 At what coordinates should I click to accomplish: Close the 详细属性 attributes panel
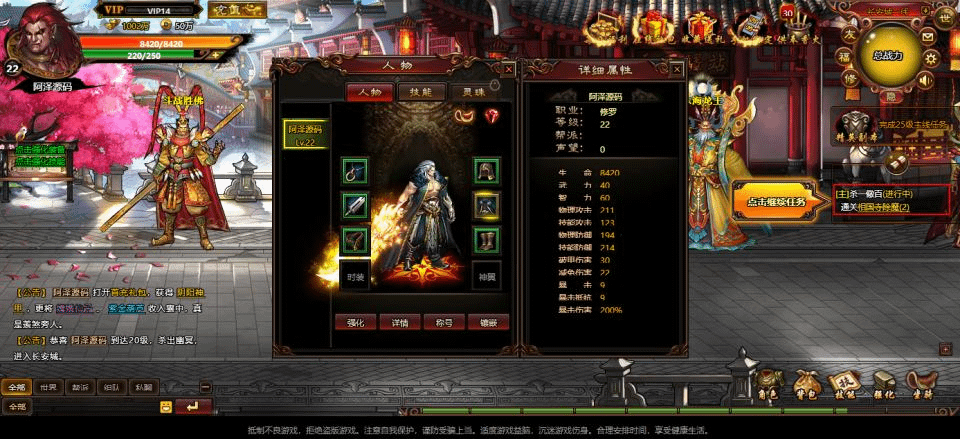pyautogui.click(x=677, y=69)
